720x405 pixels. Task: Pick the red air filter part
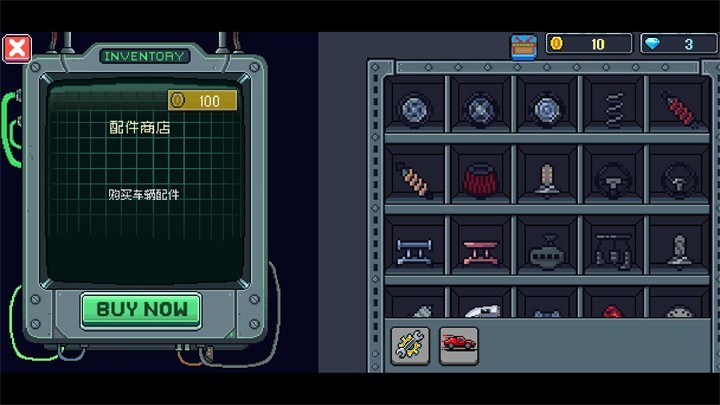pos(480,180)
